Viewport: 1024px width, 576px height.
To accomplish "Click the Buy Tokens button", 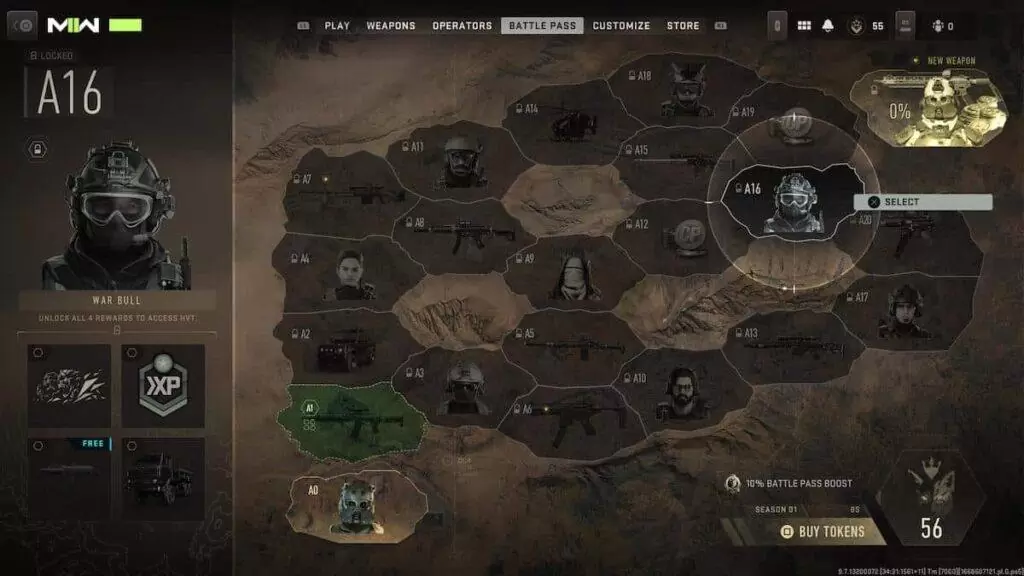I will point(822,531).
